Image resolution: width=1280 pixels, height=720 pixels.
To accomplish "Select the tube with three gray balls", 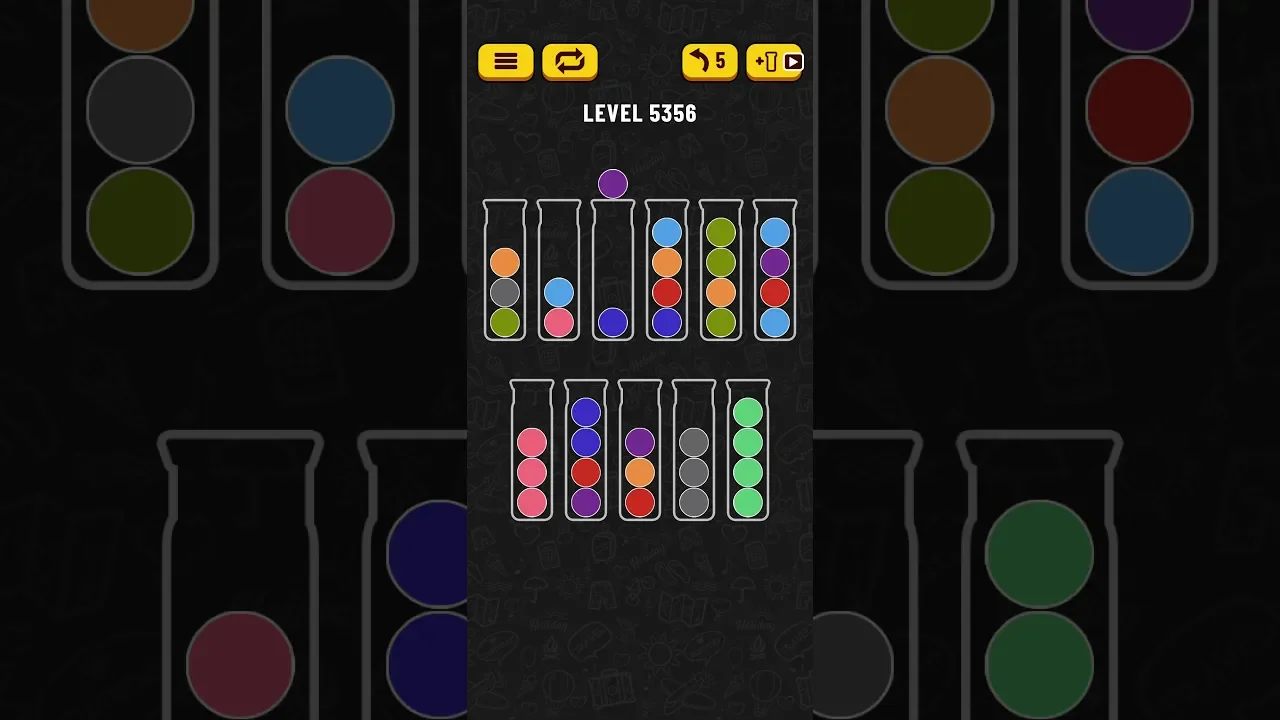I will (x=694, y=452).
